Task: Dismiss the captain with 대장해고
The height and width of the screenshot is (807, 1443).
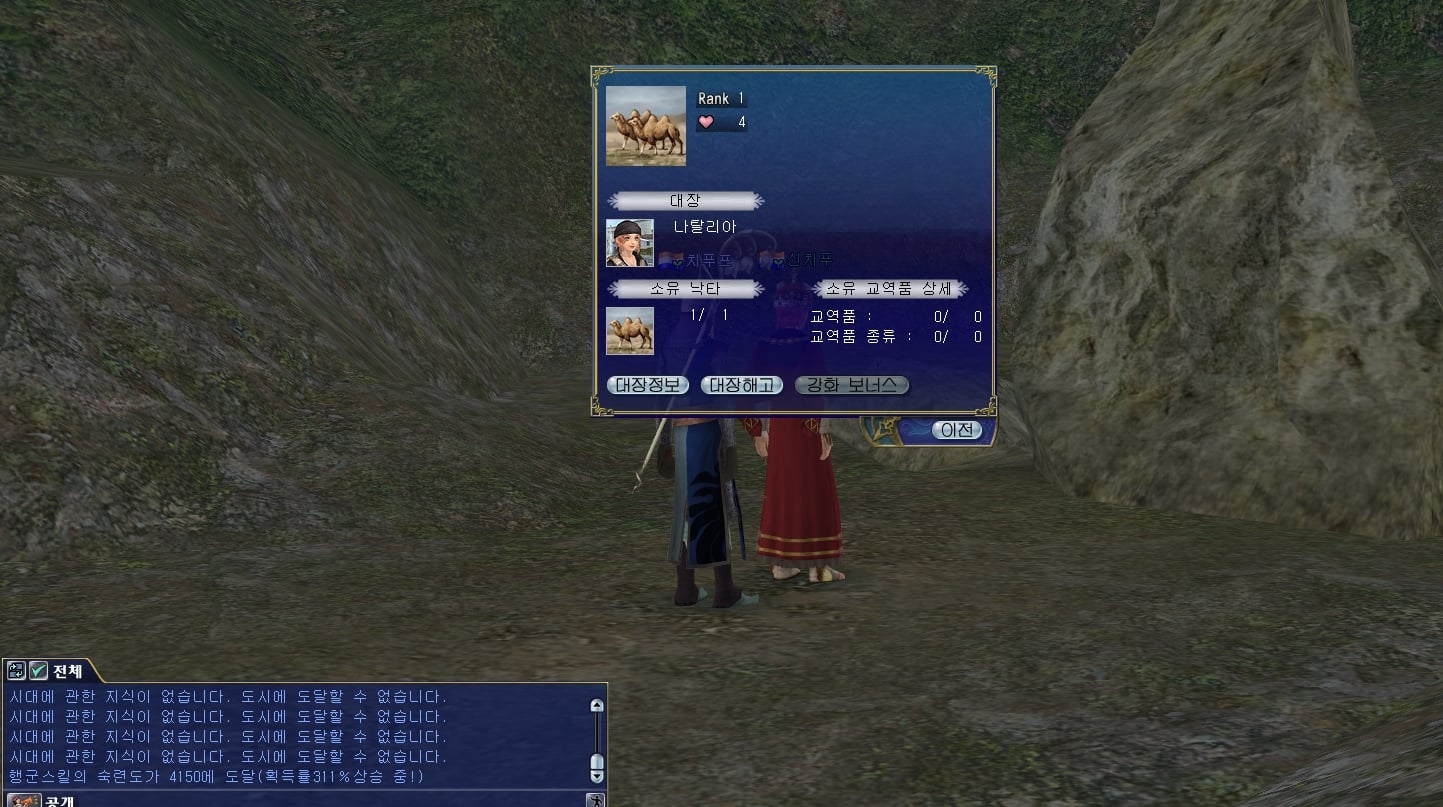Action: (741, 385)
